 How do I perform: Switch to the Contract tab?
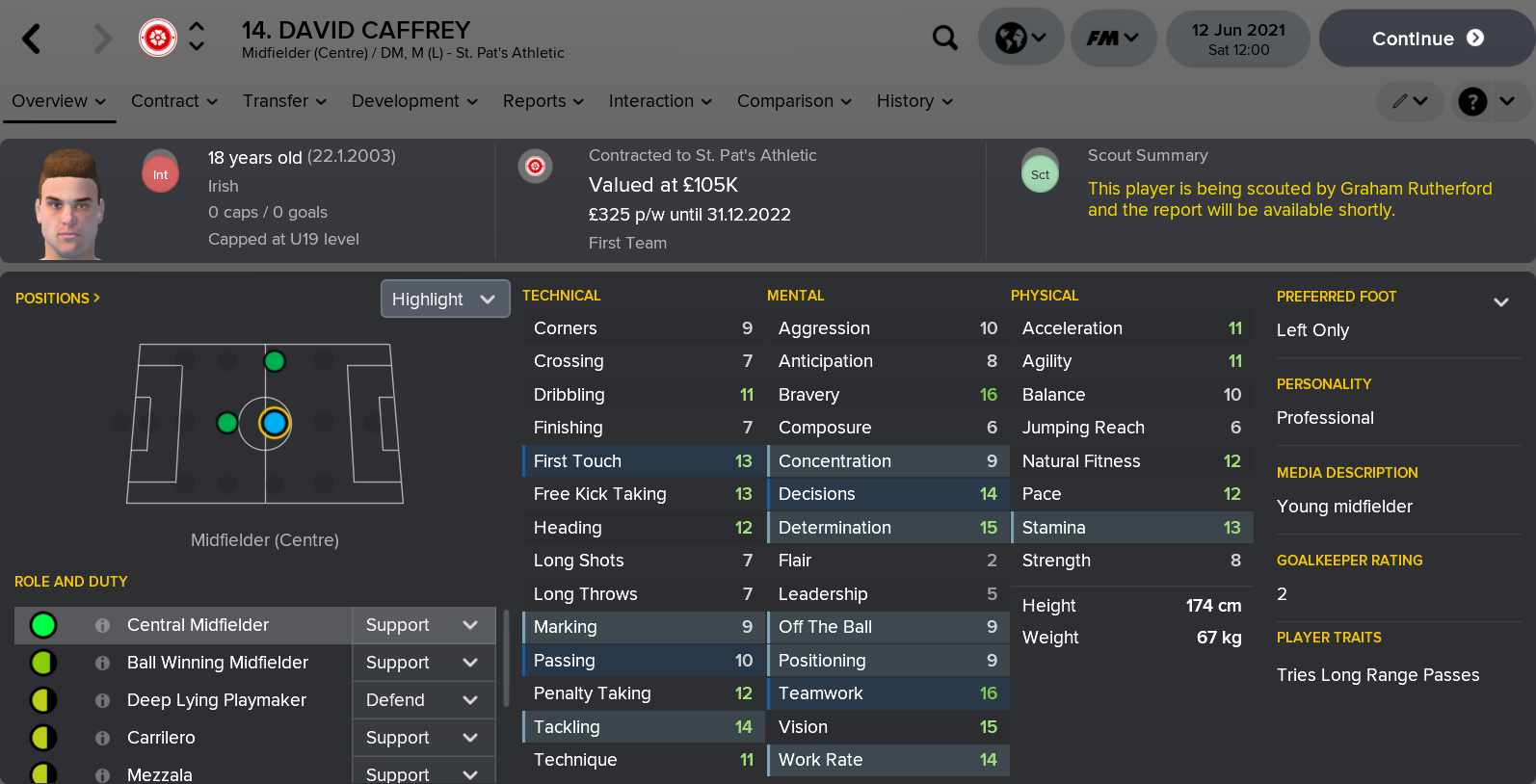tap(173, 101)
